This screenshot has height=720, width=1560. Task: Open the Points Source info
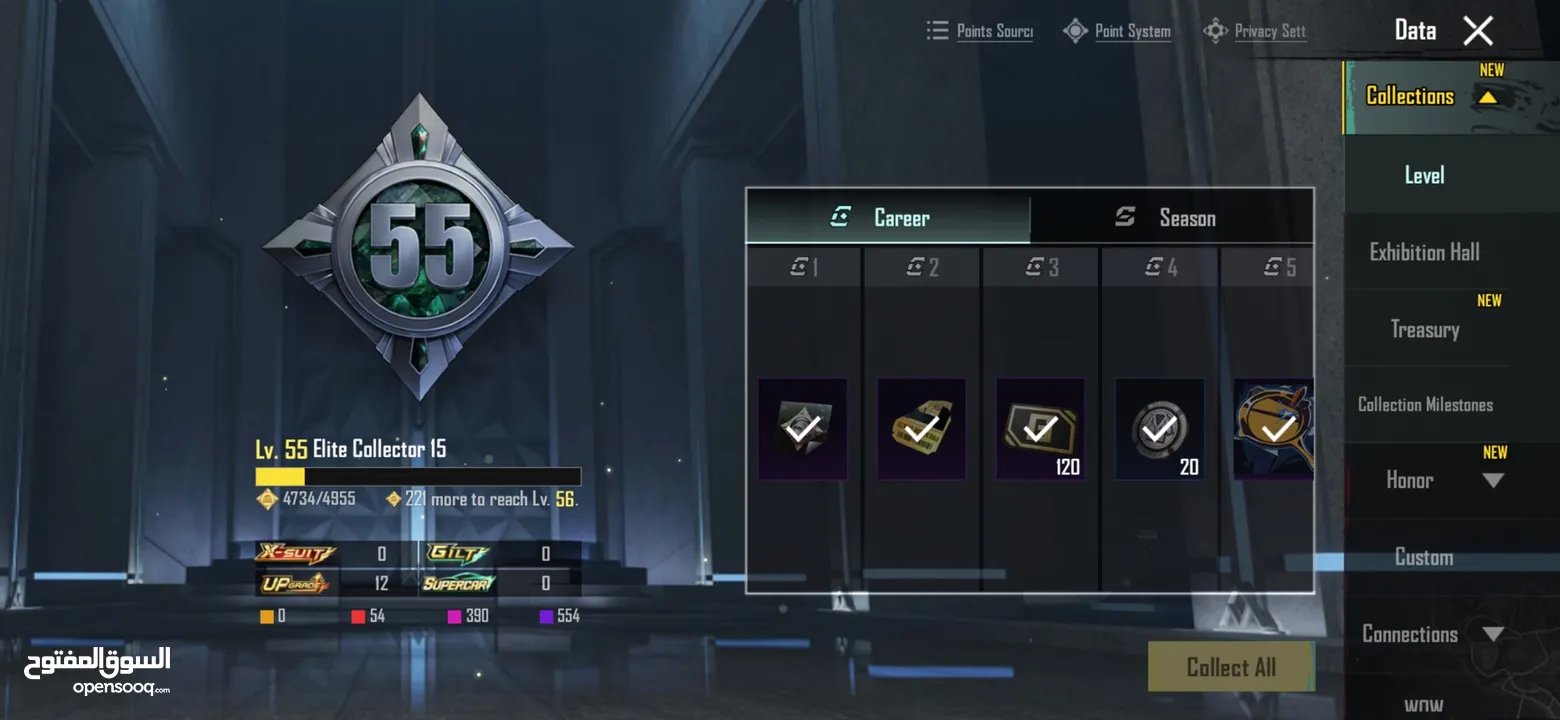coord(980,31)
